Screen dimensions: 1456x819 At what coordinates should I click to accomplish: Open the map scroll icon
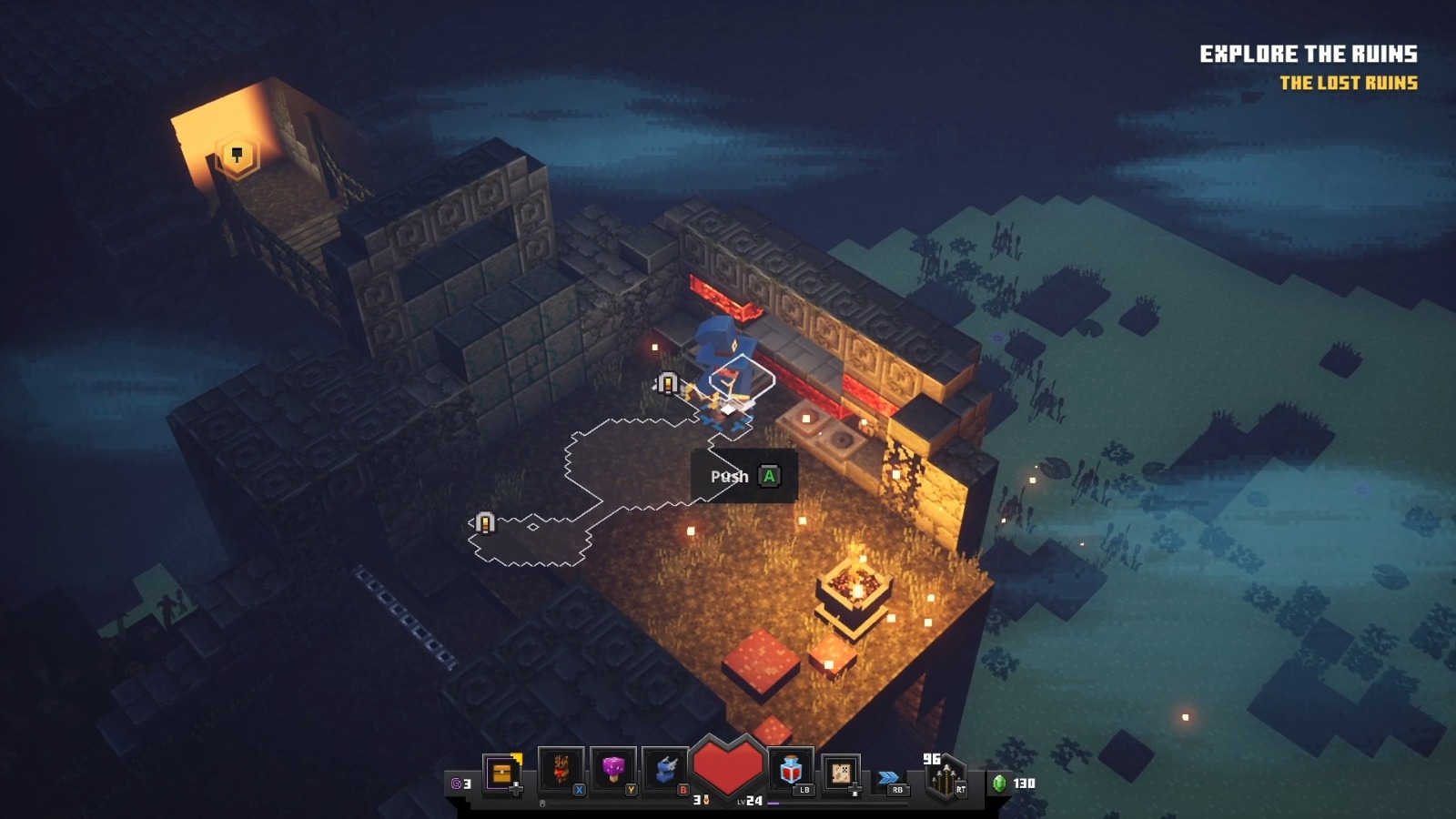(841, 773)
